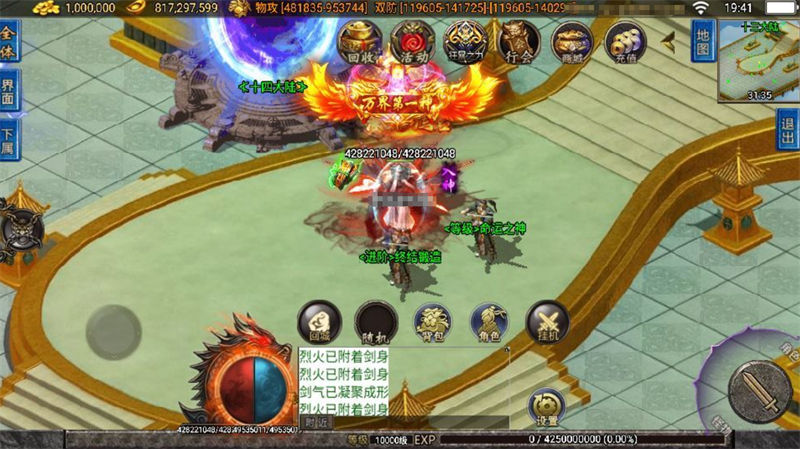Click the 退出 exit button
The width and height of the screenshot is (800, 449).
(788, 129)
